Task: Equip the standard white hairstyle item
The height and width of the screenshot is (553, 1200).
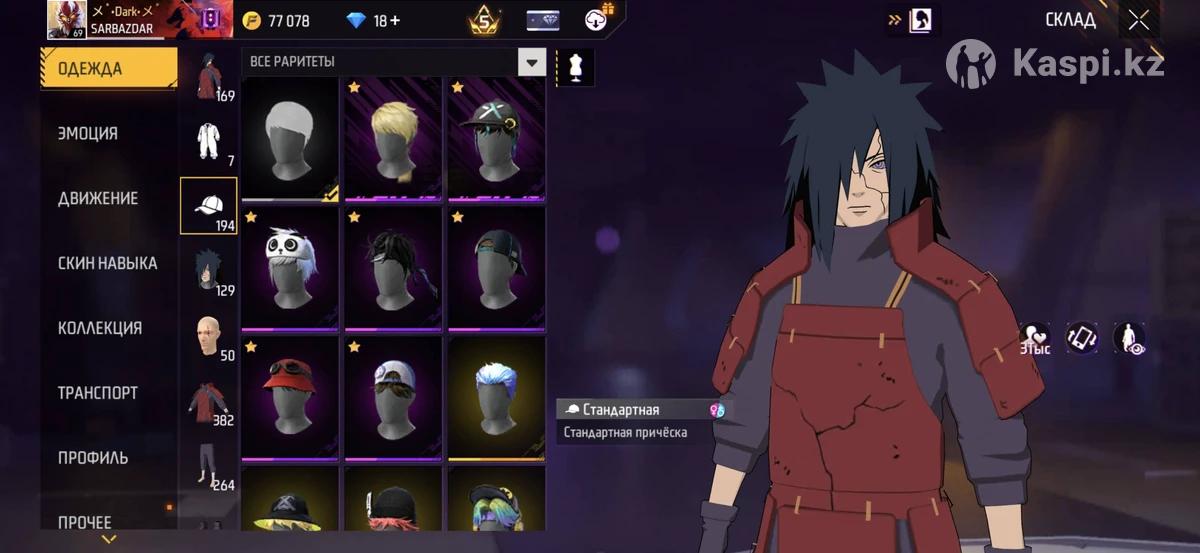Action: click(x=290, y=138)
